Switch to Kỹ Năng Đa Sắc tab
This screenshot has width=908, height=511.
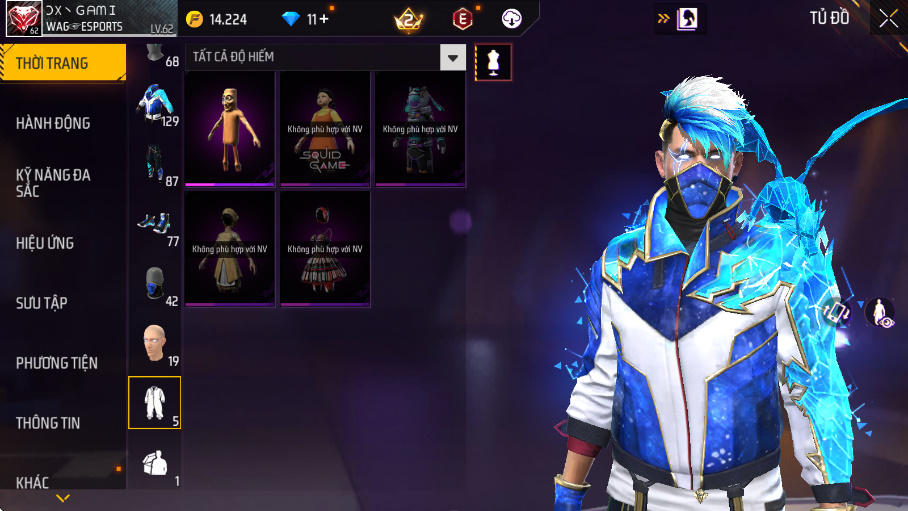point(54,182)
